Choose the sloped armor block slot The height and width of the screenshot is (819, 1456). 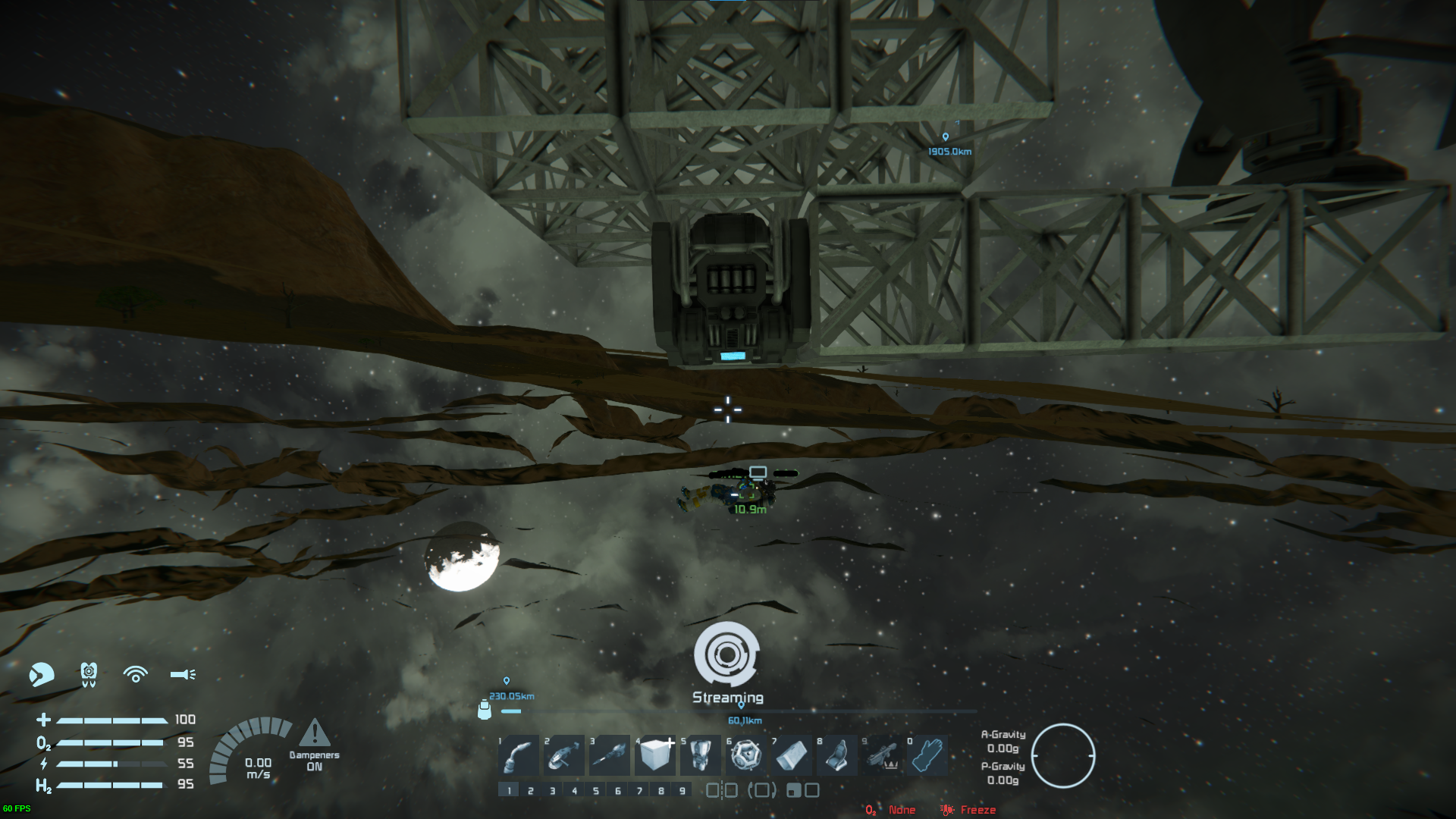(x=791, y=755)
